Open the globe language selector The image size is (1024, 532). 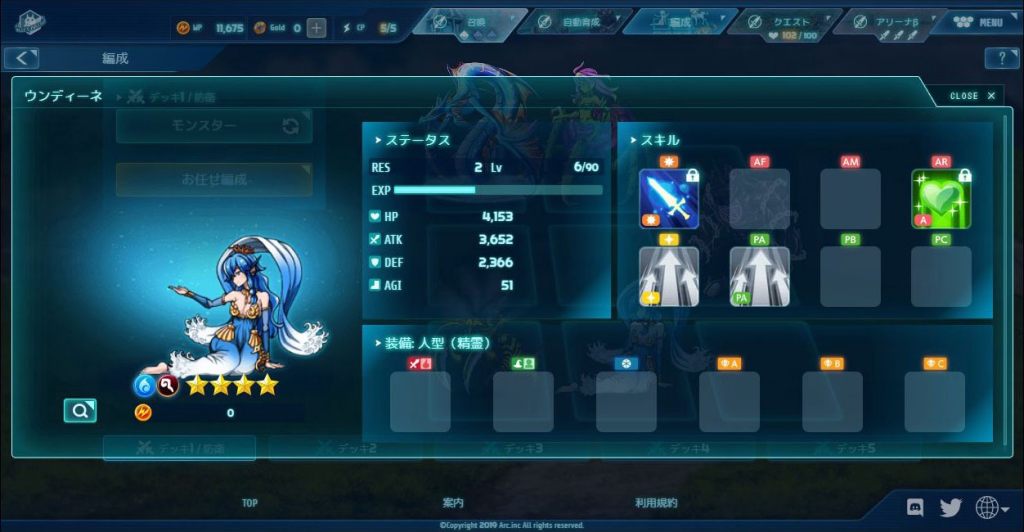(x=989, y=508)
